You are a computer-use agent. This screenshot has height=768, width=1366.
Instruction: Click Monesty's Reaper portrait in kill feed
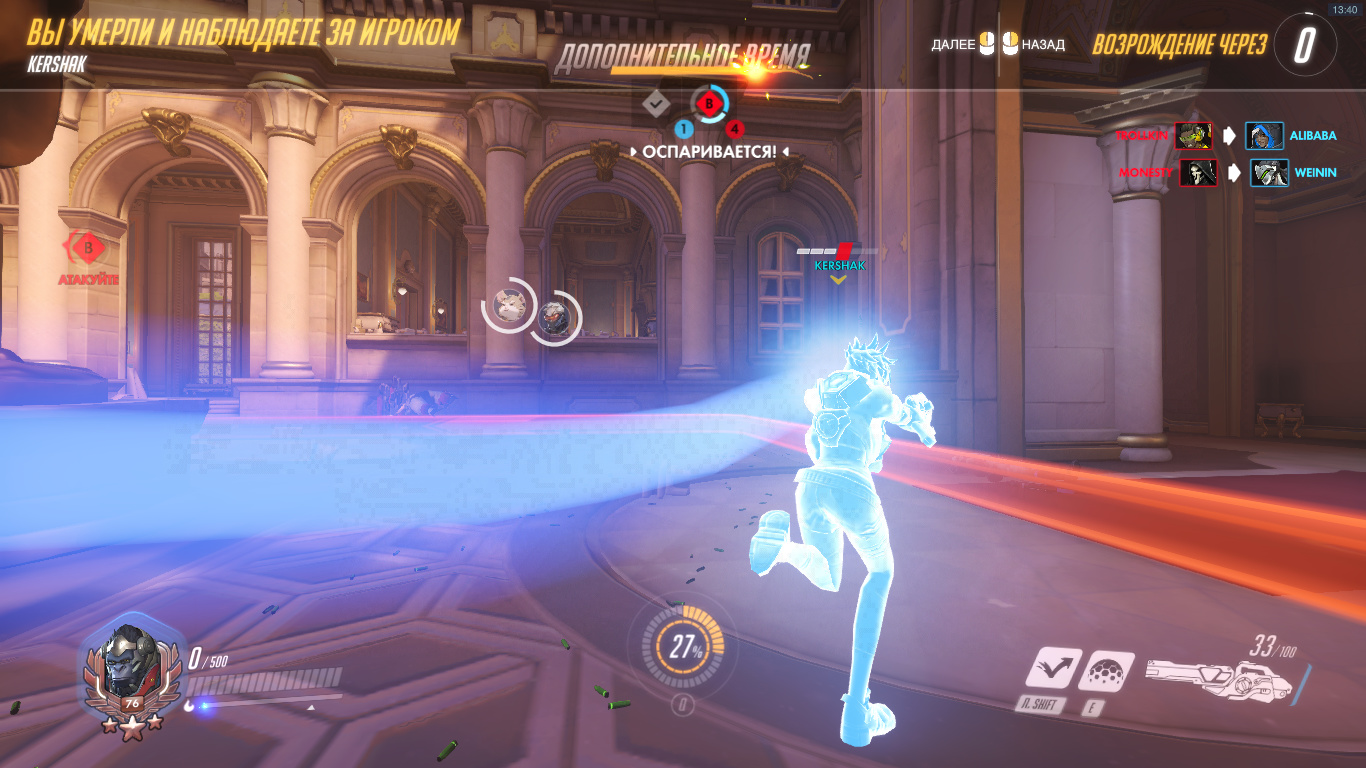[x=1197, y=173]
